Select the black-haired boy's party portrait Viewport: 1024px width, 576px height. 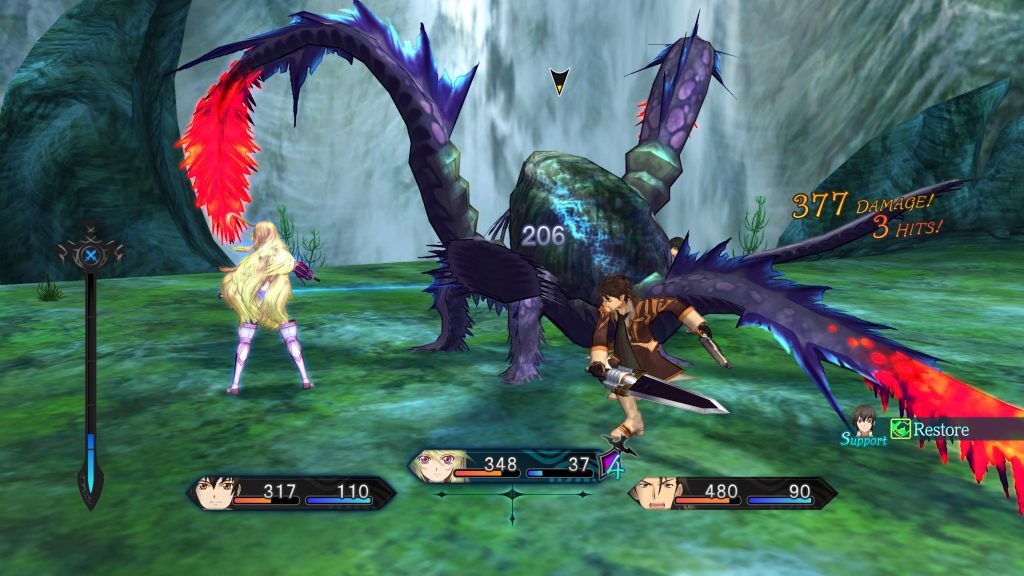[216, 493]
